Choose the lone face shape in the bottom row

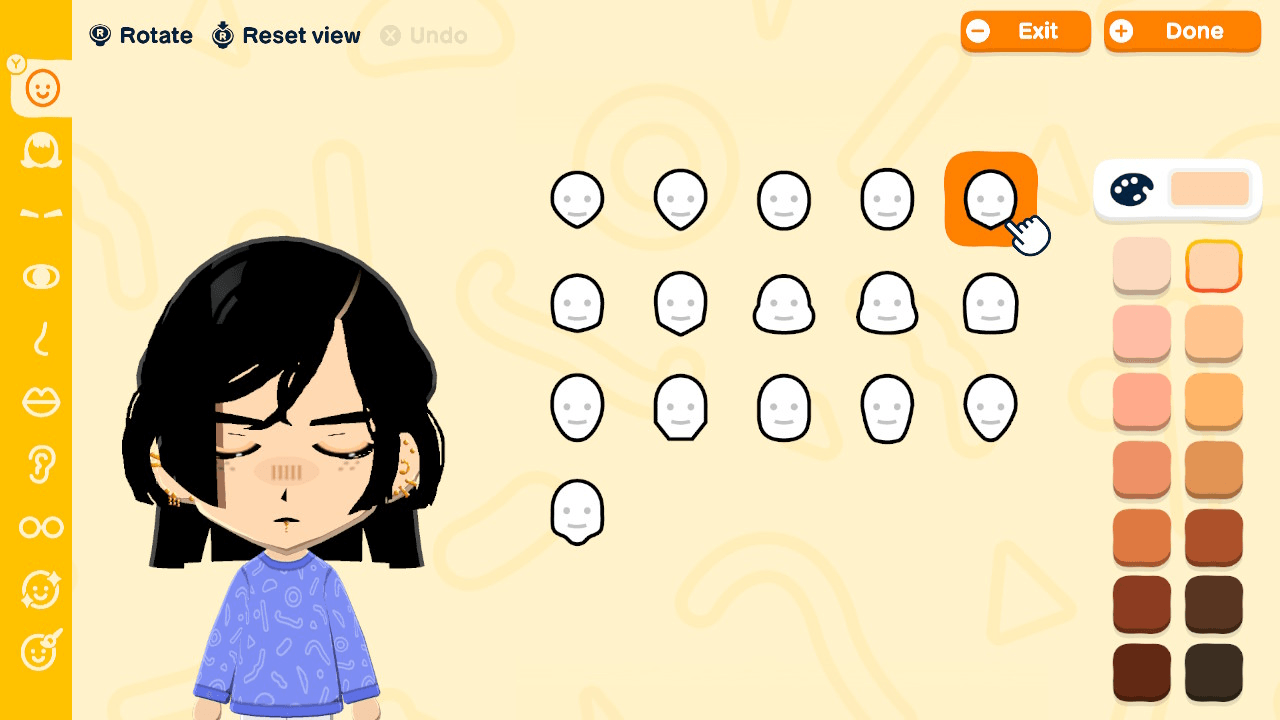(577, 510)
